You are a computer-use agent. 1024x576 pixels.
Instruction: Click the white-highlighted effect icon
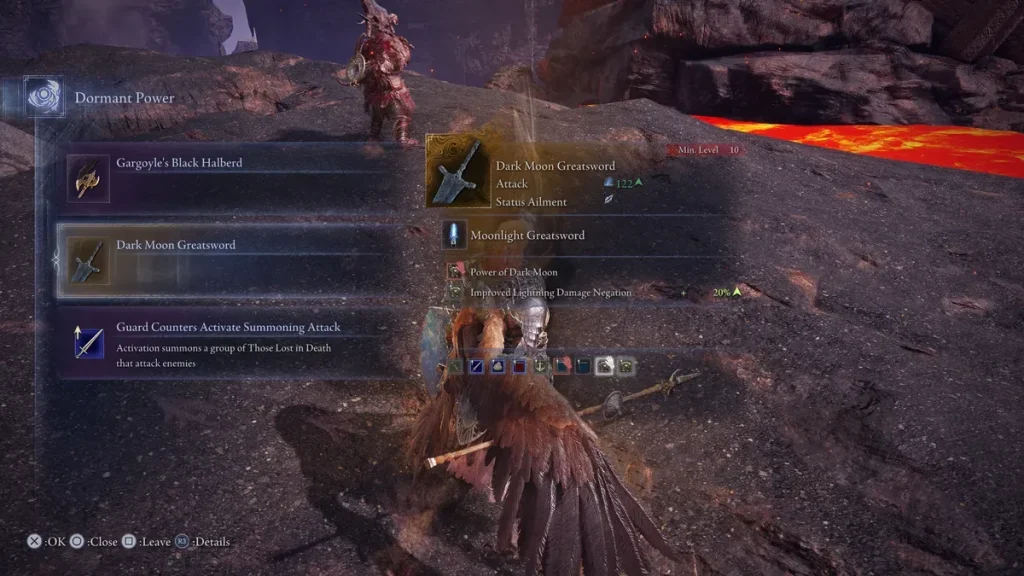click(x=605, y=367)
